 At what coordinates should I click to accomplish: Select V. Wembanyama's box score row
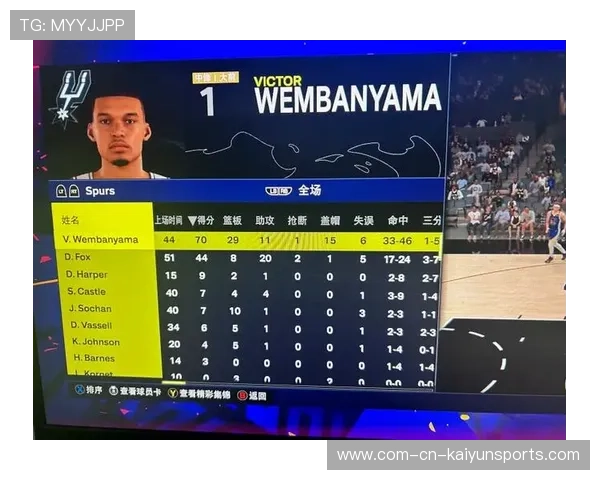click(101, 240)
